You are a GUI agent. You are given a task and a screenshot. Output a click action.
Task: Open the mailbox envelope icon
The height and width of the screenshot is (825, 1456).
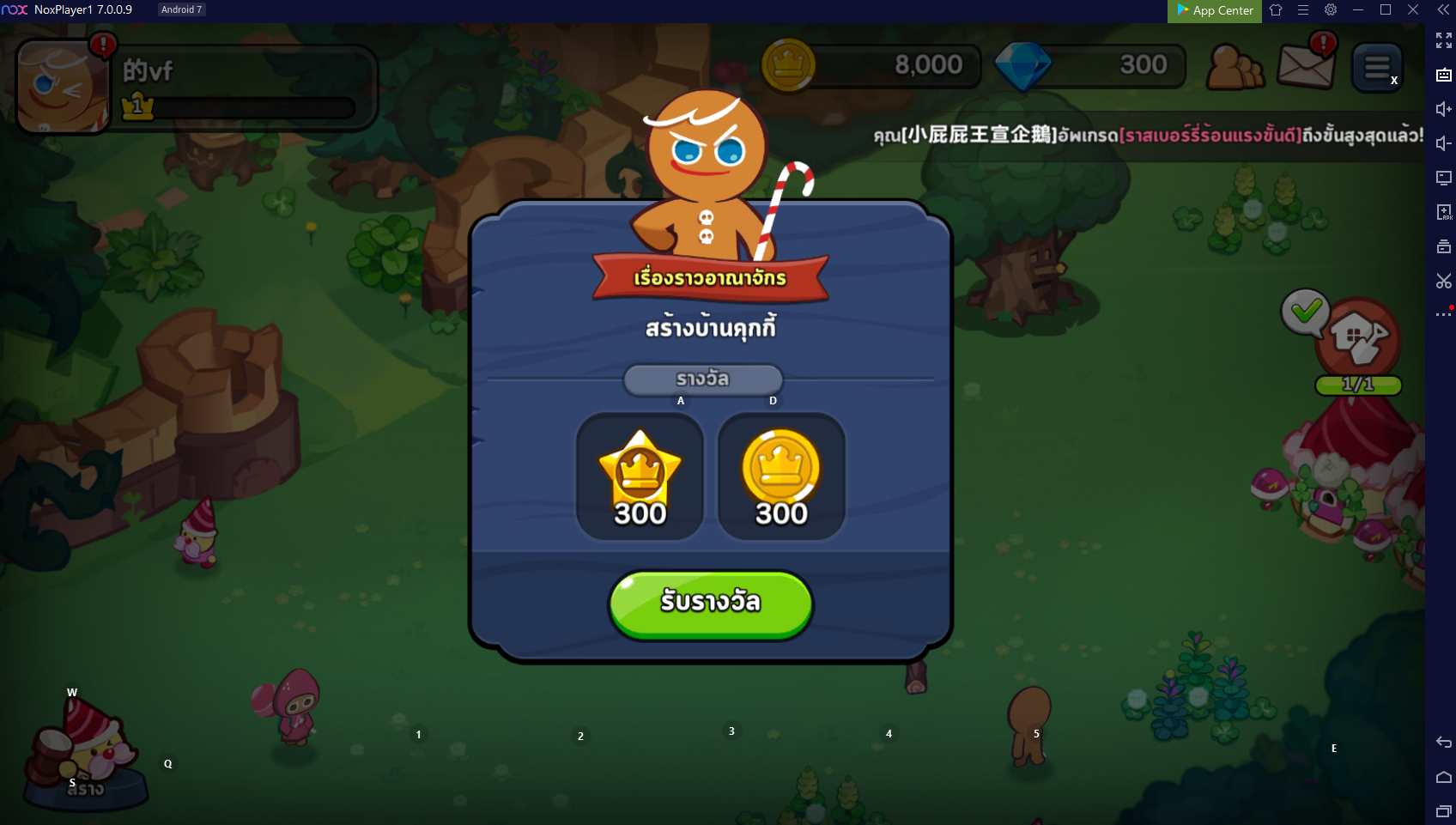(1305, 66)
